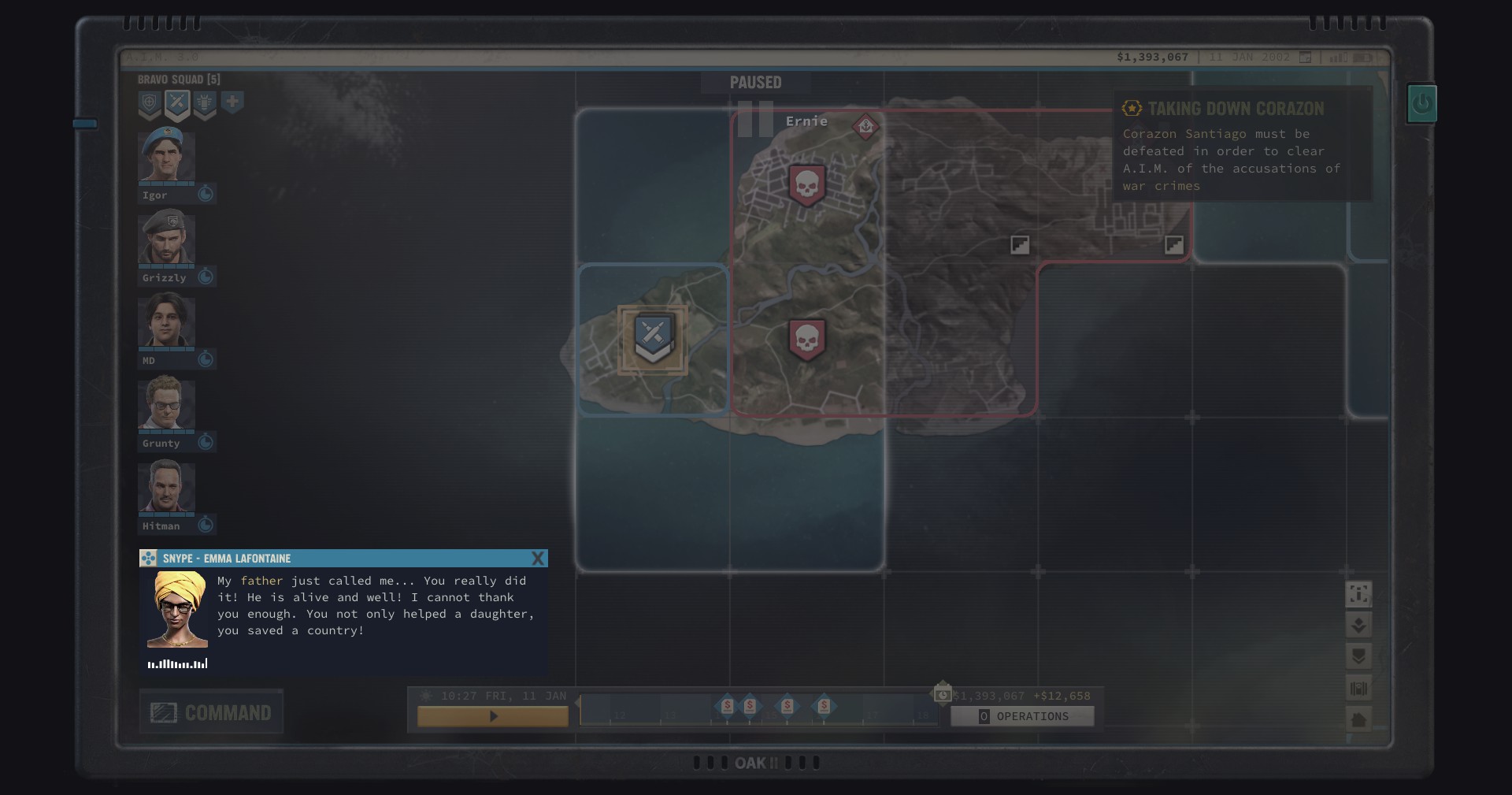1512x795 pixels.
Task: Toggle the double-chevron deployment sidebar button
Action: point(1358,626)
